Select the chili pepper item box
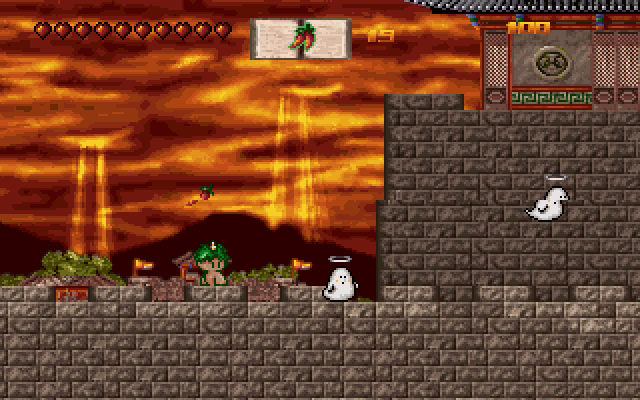640x400 pixels. (x=300, y=38)
